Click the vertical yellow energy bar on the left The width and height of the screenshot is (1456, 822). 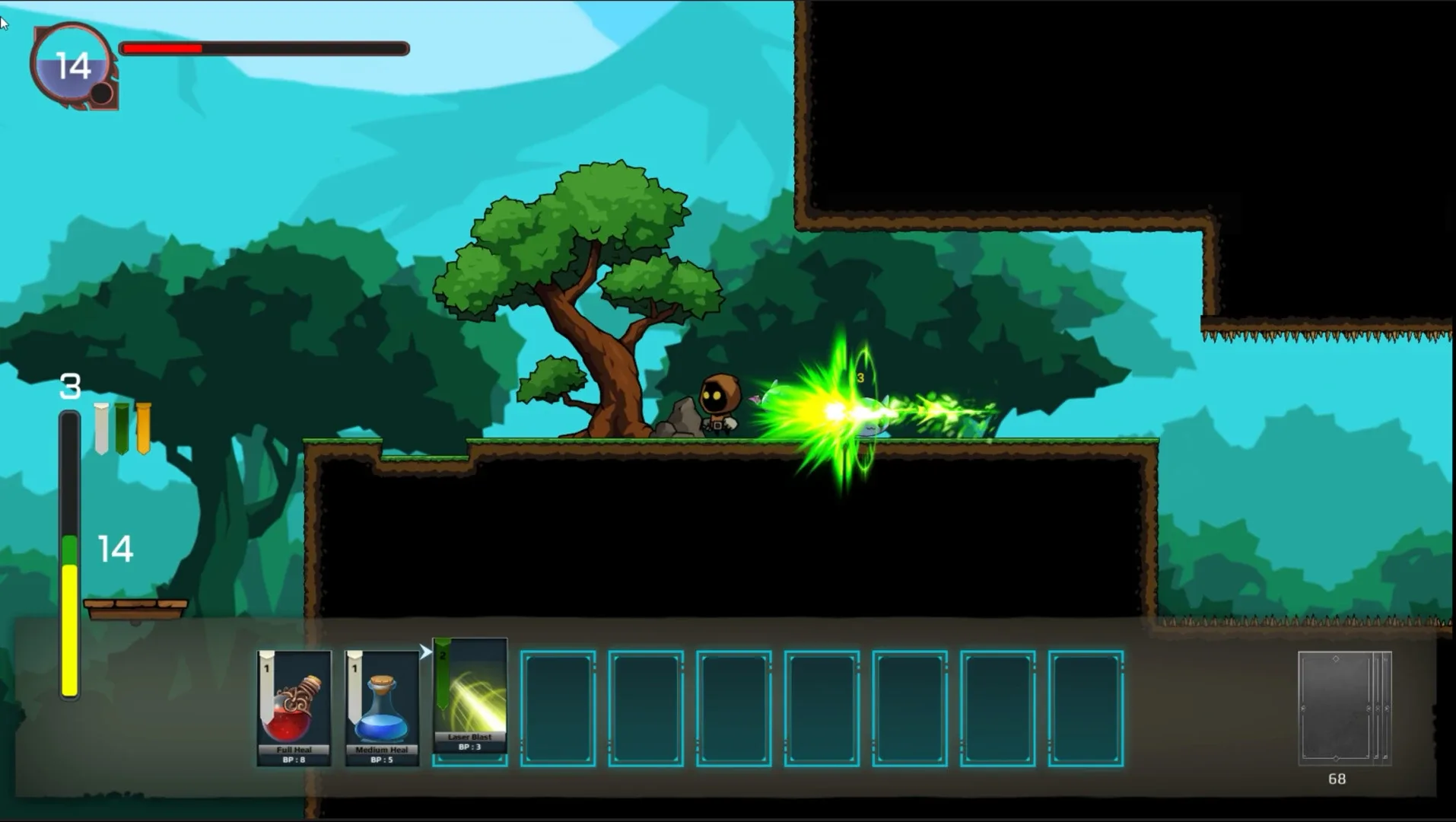pos(70,624)
